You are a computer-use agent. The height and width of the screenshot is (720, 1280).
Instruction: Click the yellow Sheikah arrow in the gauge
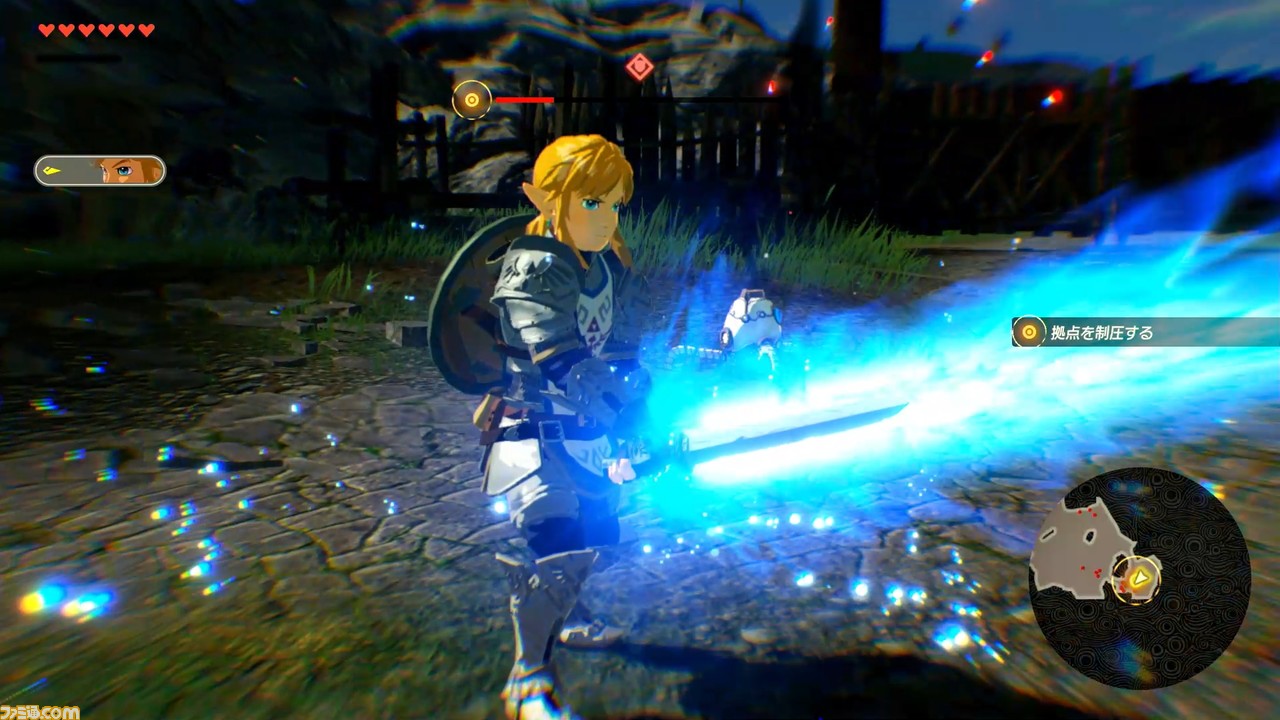(52, 170)
